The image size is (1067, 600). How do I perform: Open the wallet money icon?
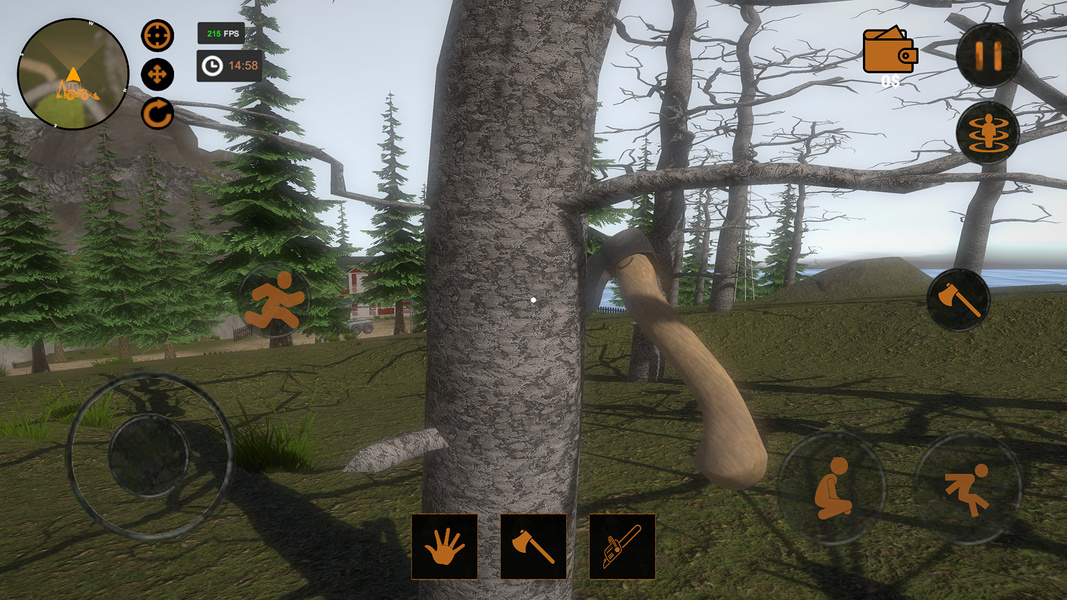click(890, 51)
